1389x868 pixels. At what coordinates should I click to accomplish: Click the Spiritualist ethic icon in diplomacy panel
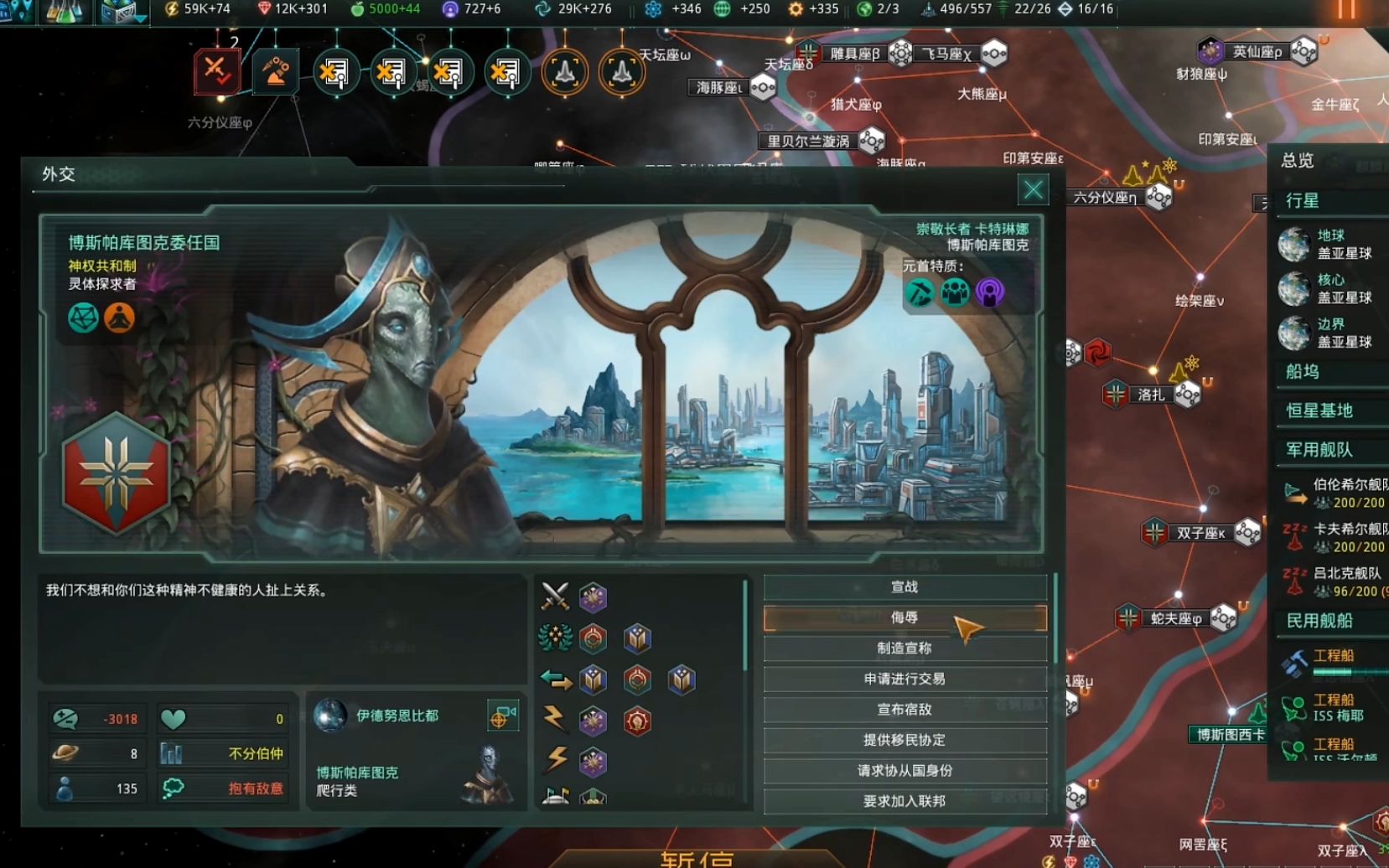[x=120, y=319]
